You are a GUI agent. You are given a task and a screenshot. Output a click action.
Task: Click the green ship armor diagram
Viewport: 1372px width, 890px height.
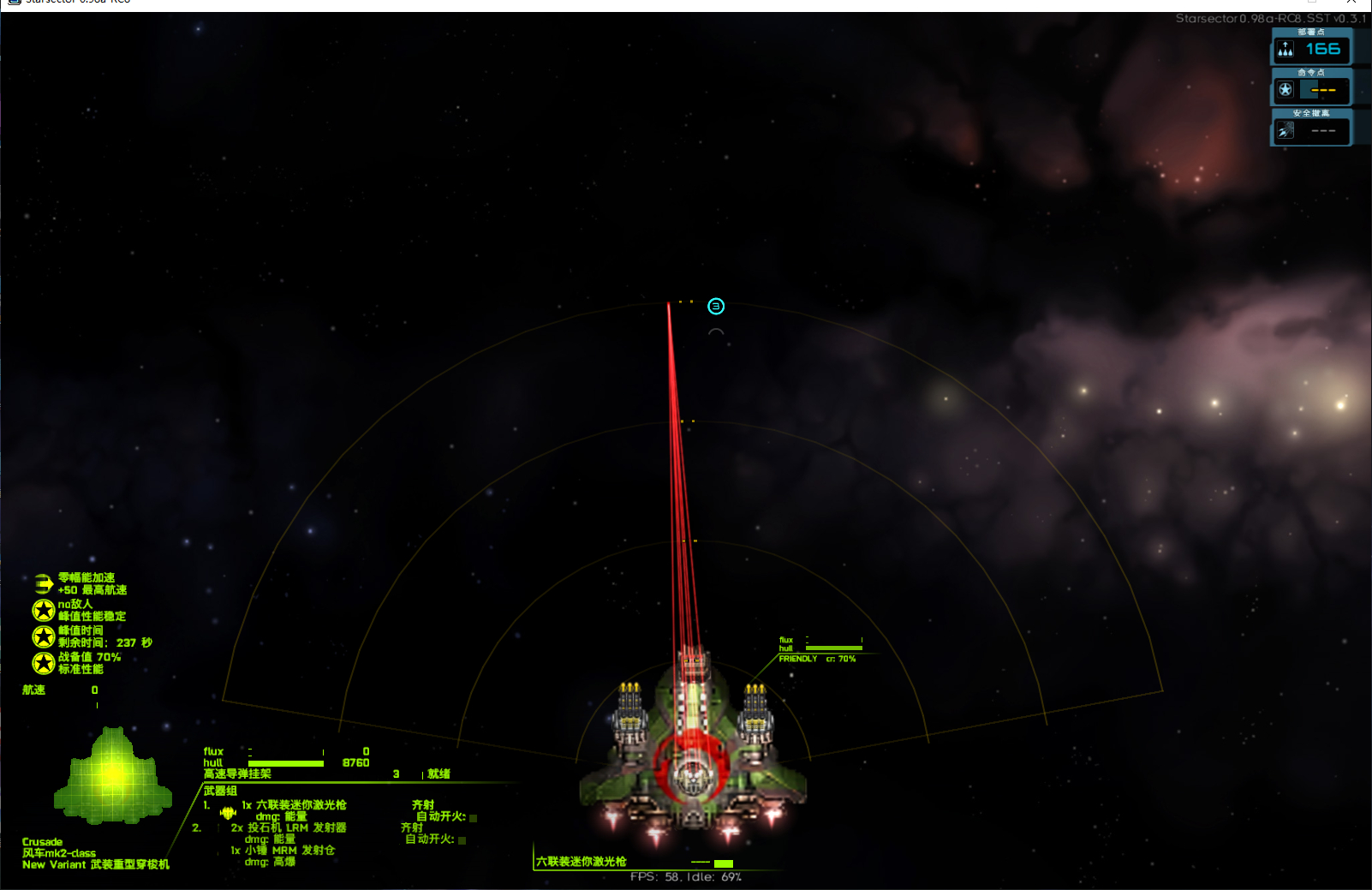[x=112, y=775]
